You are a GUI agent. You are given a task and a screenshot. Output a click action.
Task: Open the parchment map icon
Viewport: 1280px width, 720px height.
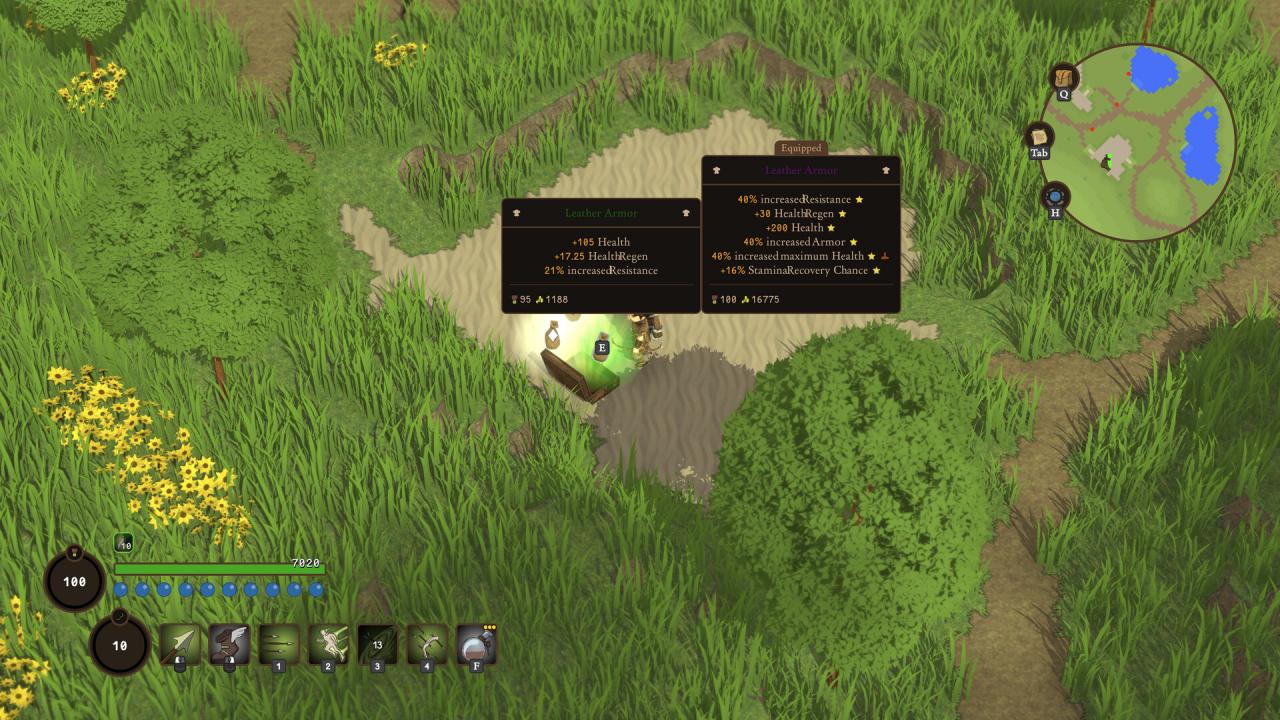1040,137
